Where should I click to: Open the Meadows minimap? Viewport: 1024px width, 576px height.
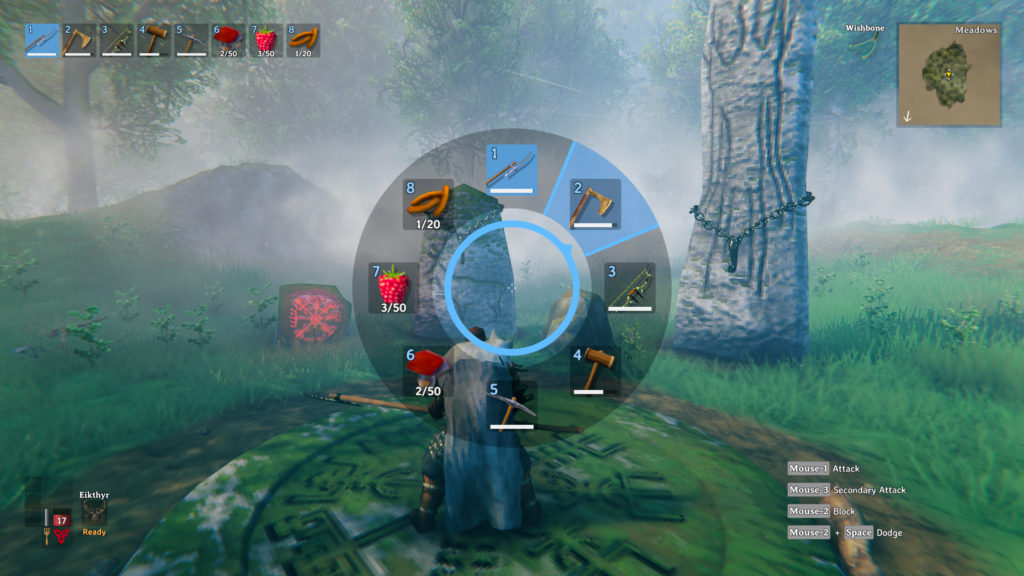click(949, 74)
